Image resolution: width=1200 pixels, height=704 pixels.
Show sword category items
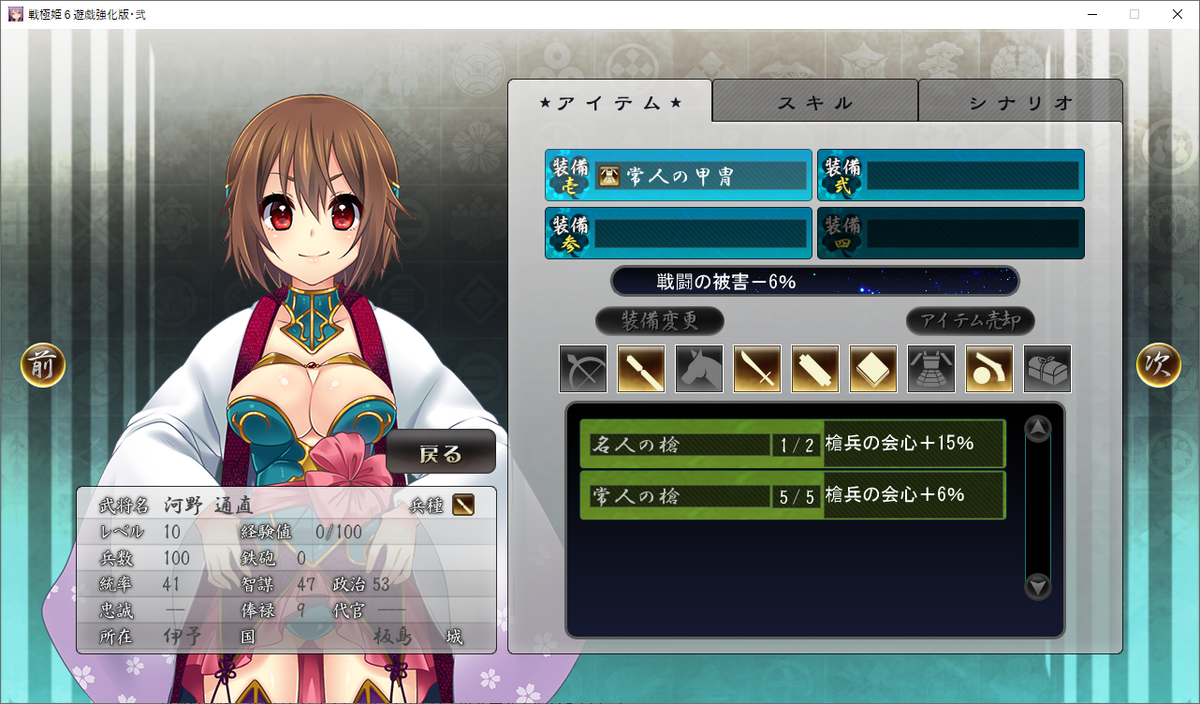point(757,369)
